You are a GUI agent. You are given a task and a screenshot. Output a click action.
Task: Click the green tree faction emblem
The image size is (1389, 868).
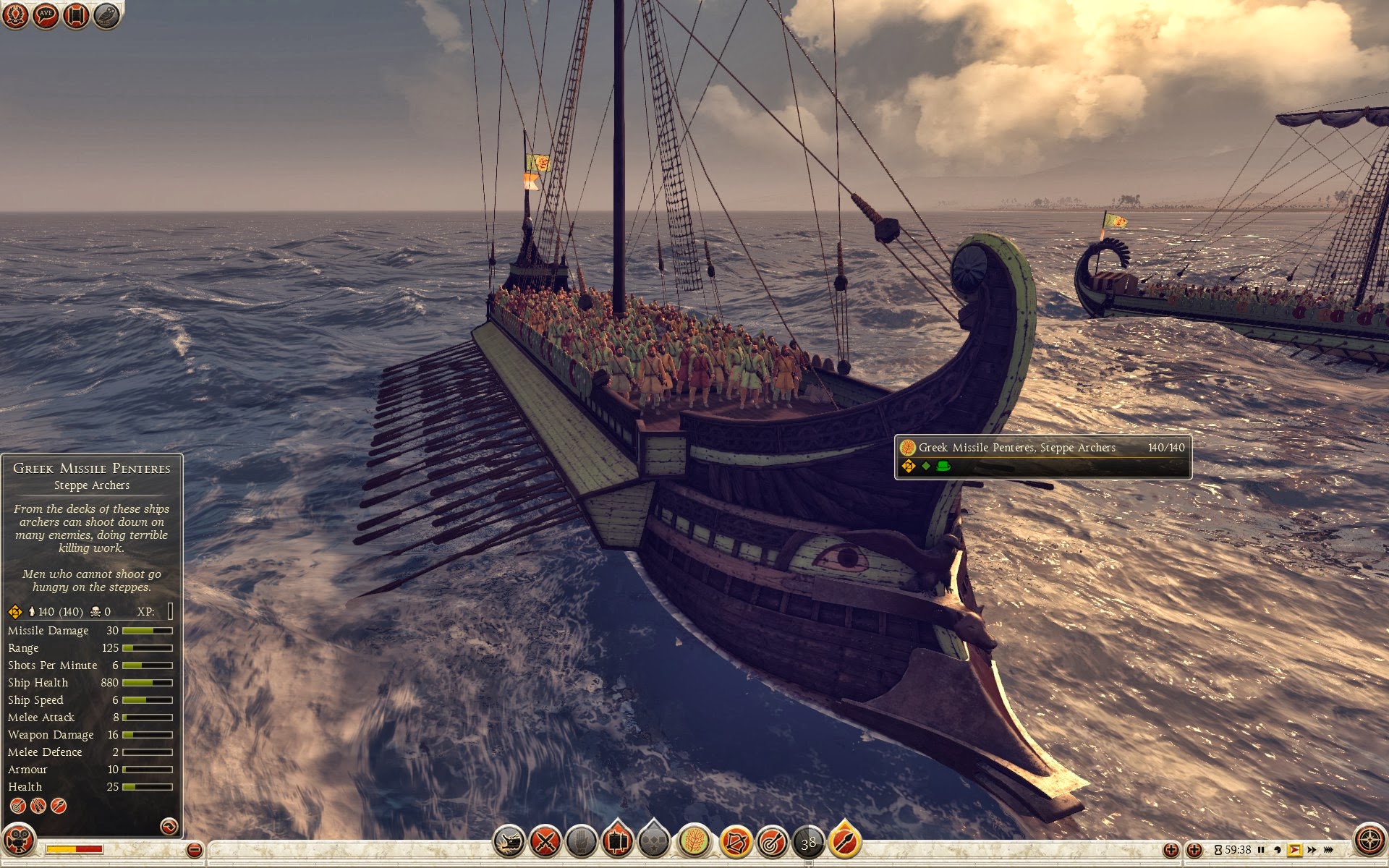[x=694, y=842]
